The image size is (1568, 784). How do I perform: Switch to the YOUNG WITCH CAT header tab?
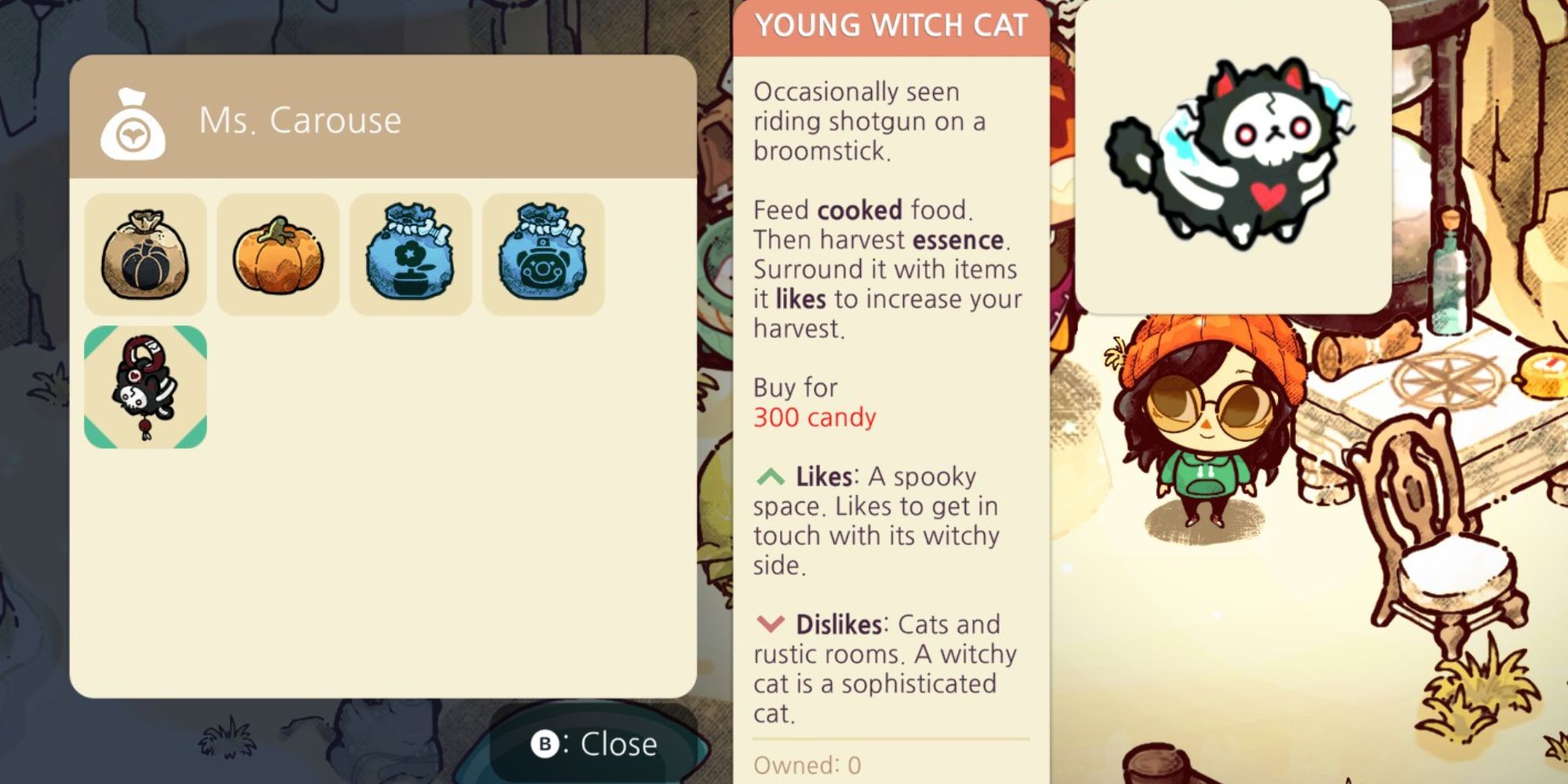pos(890,24)
